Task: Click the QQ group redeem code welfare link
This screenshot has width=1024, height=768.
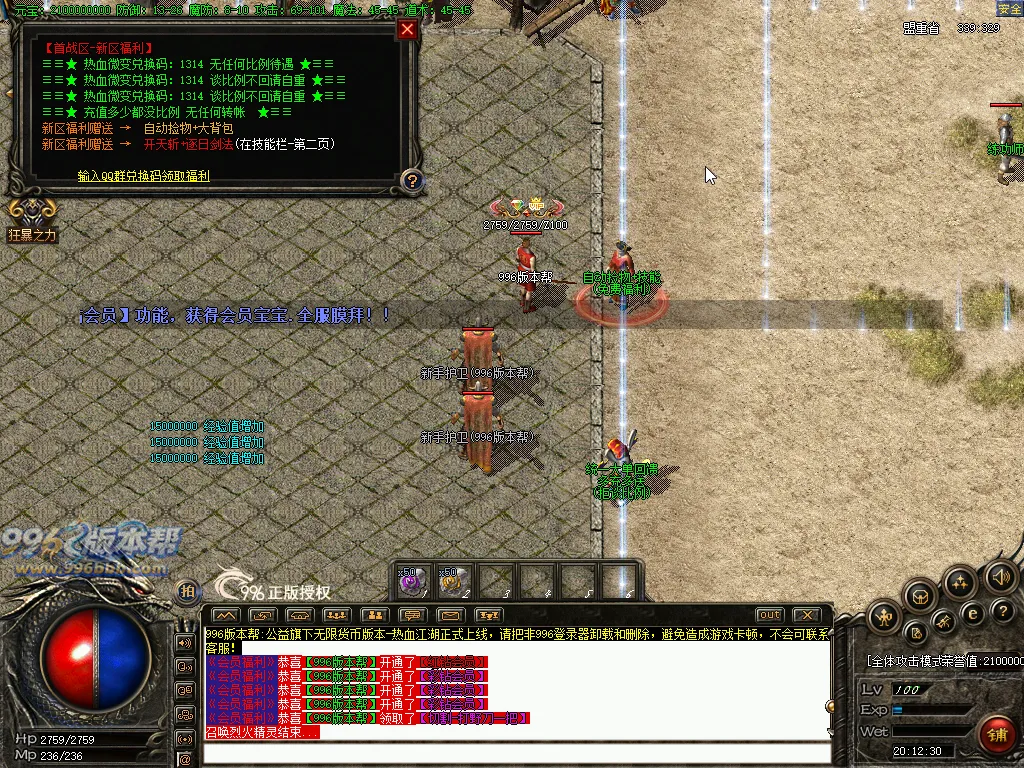Action: point(144,175)
